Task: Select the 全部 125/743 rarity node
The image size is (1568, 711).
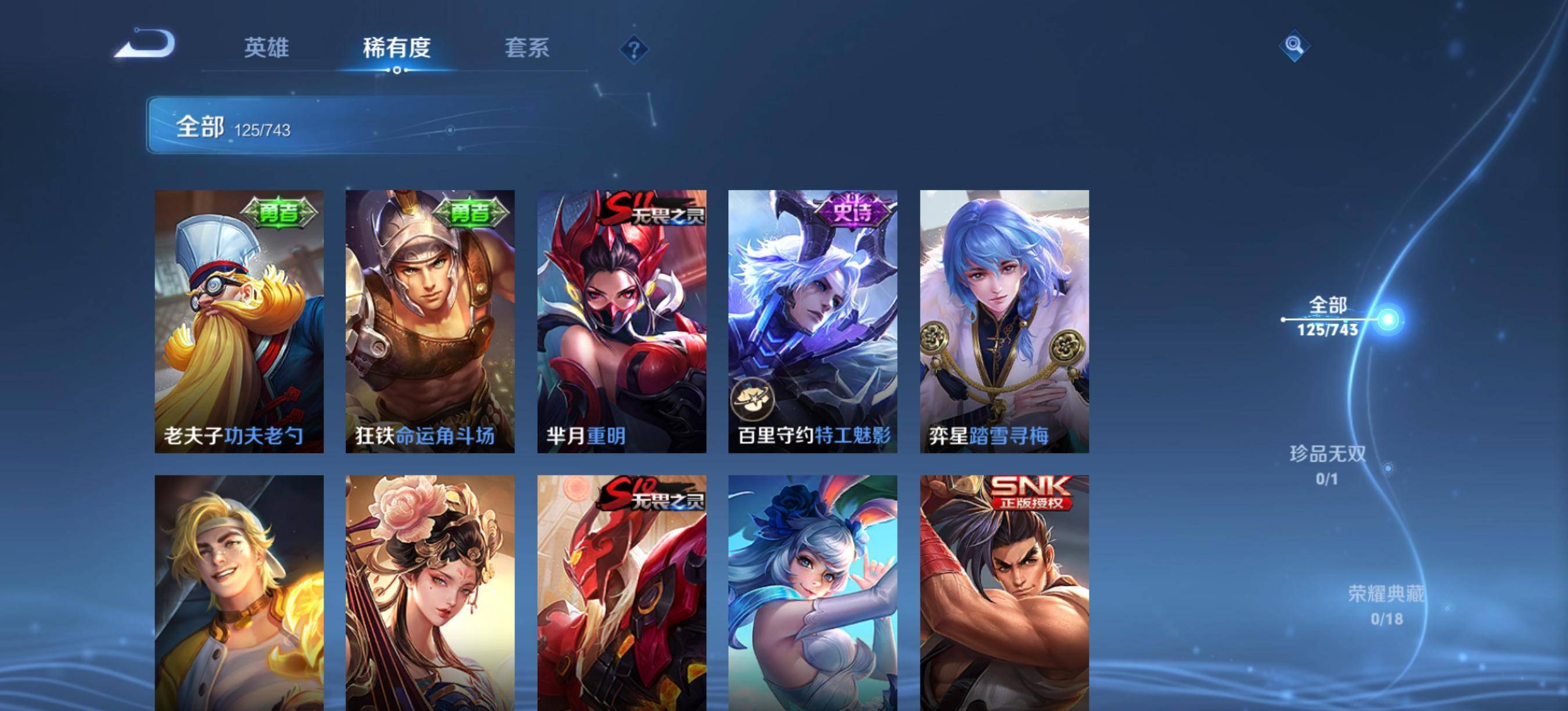Action: pos(1328,317)
